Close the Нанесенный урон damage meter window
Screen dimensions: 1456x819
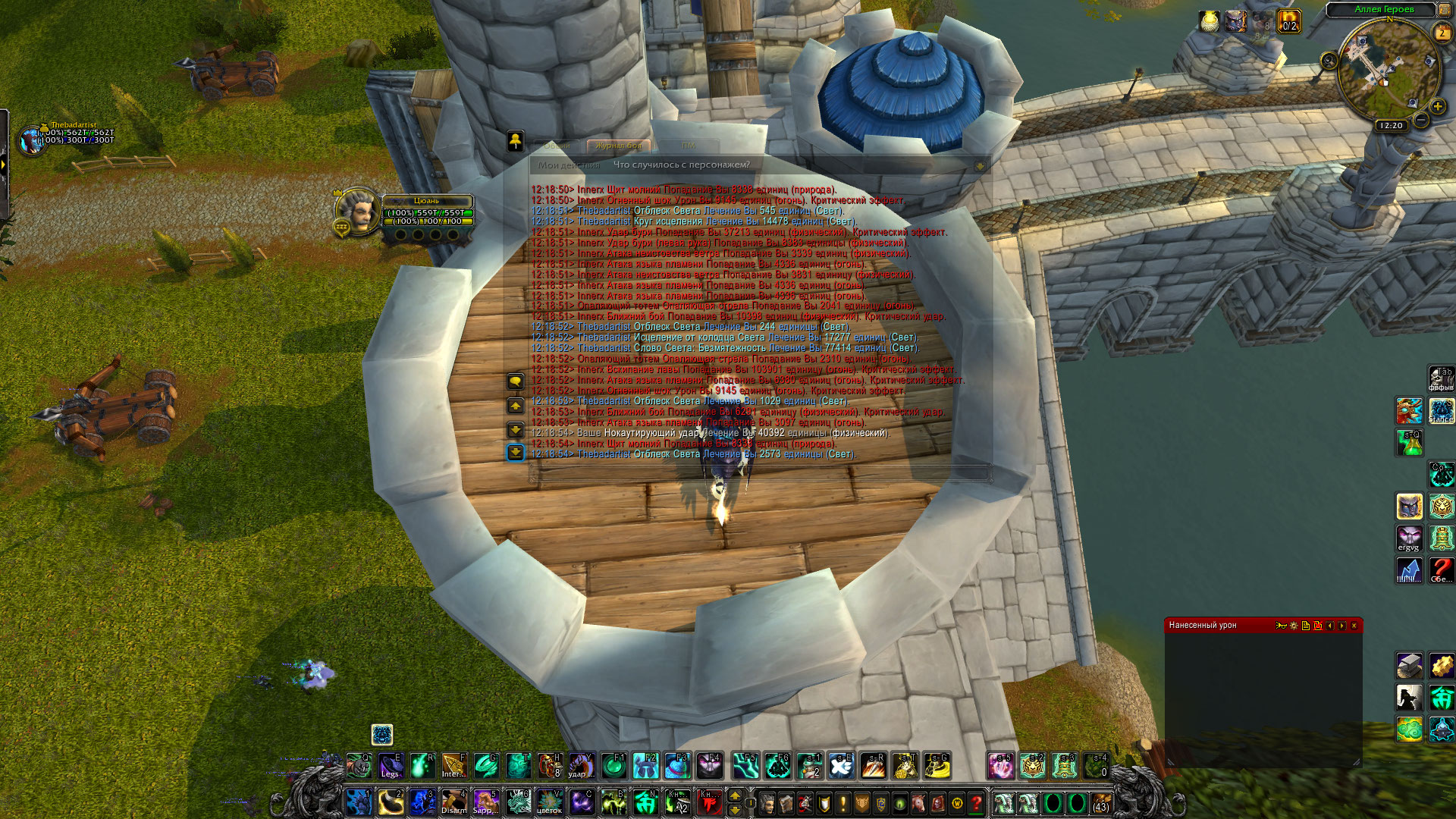(x=1354, y=626)
